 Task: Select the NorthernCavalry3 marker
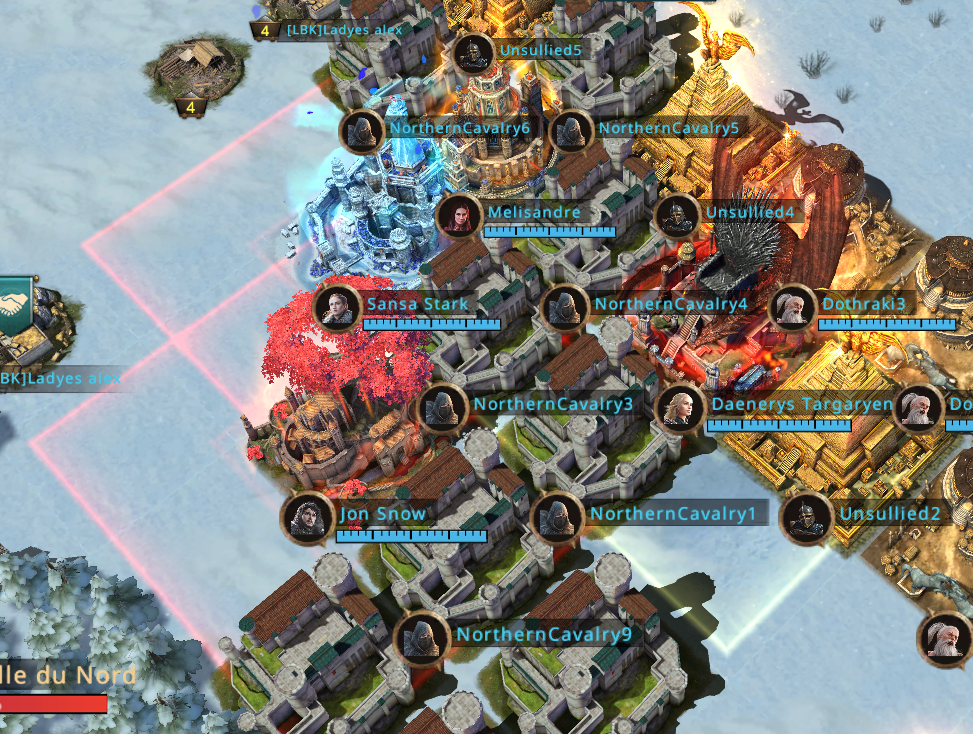click(x=442, y=408)
